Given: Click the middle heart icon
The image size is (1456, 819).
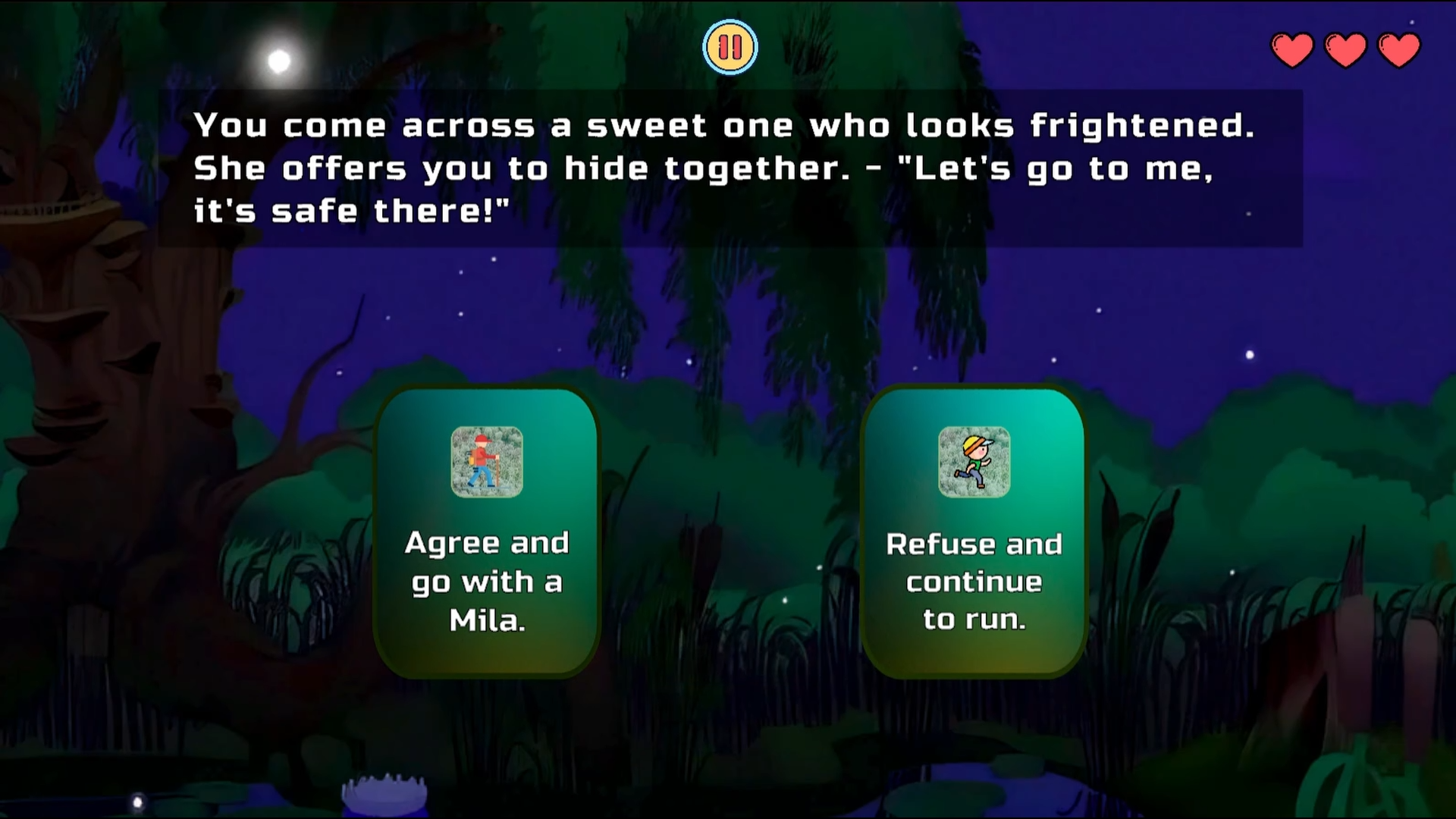Looking at the screenshot, I should 1345,48.
